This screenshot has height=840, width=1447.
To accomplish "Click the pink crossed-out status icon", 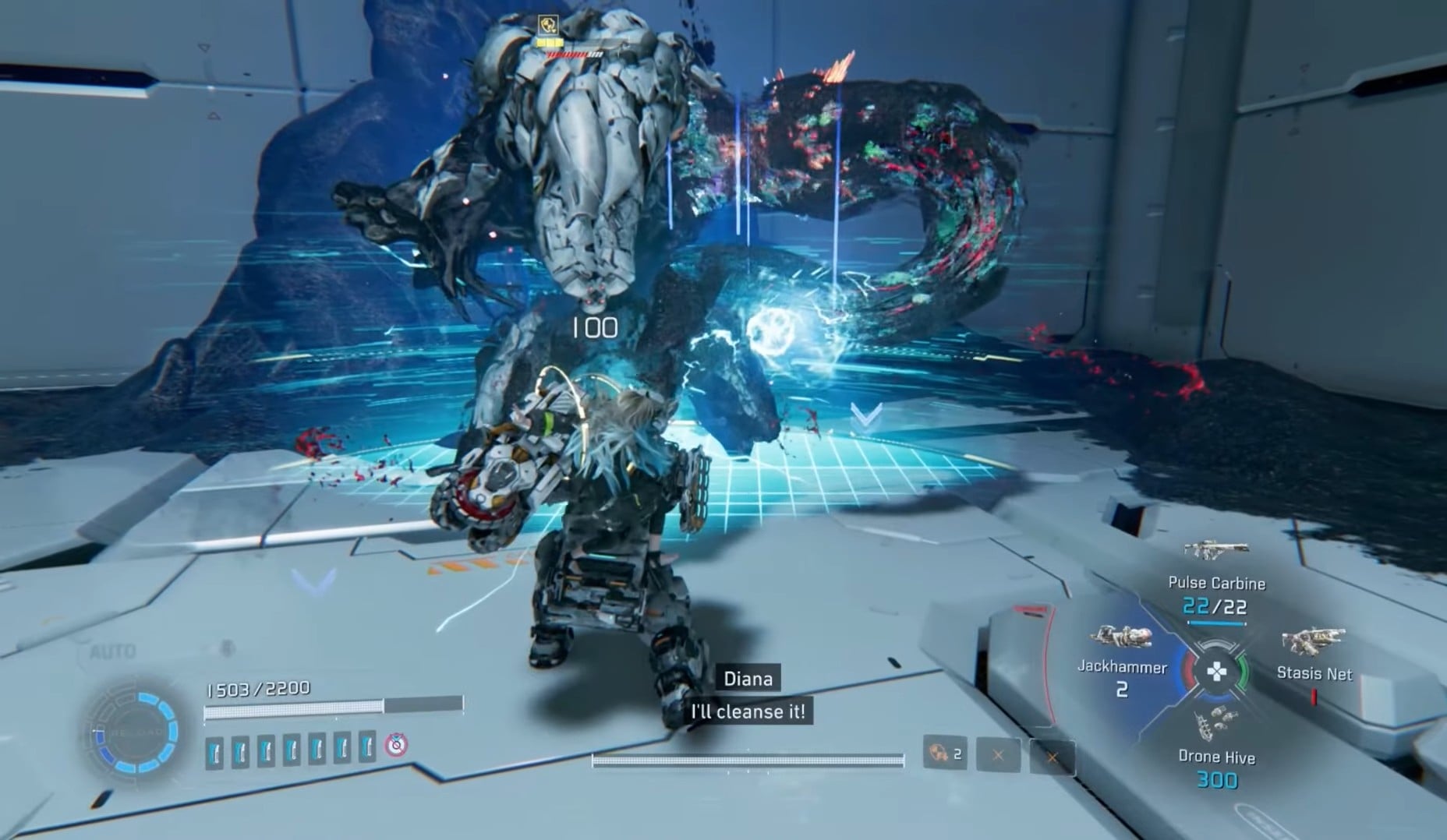I will pos(396,746).
